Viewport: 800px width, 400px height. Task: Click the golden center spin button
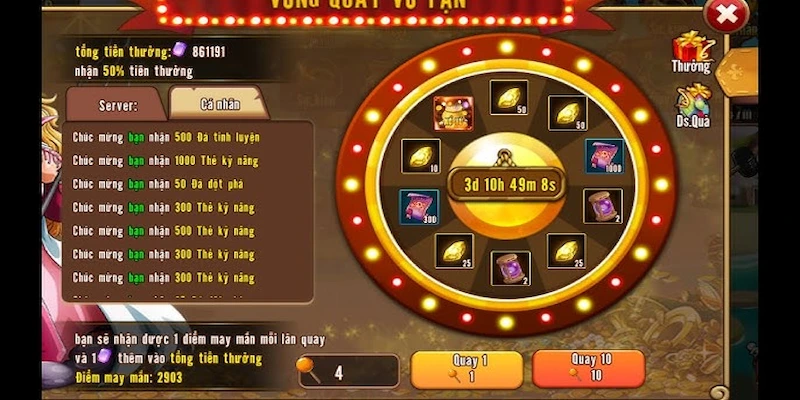click(504, 183)
